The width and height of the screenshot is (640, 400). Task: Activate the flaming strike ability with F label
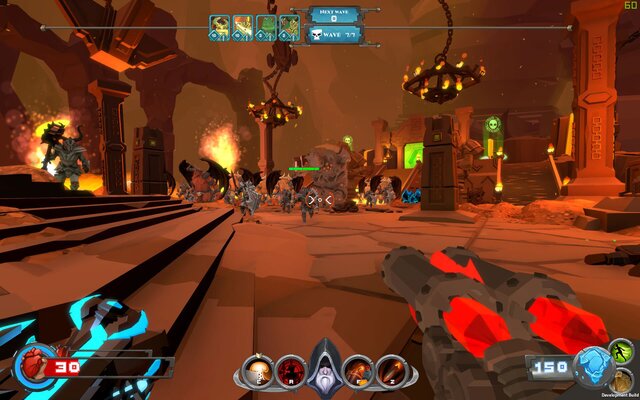(x=358, y=371)
